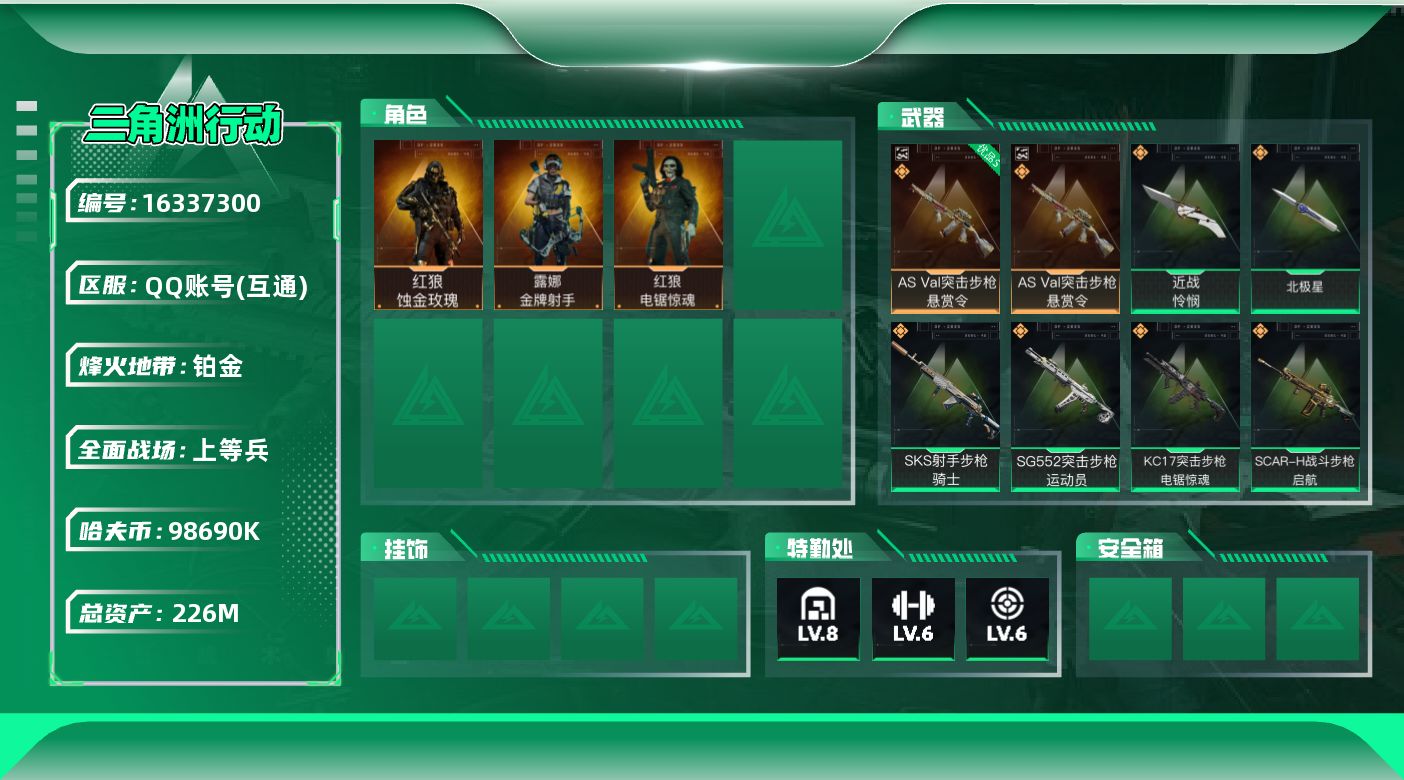Open the crosshair target LV.6 icon
1404x780 pixels.
[x=1007, y=618]
